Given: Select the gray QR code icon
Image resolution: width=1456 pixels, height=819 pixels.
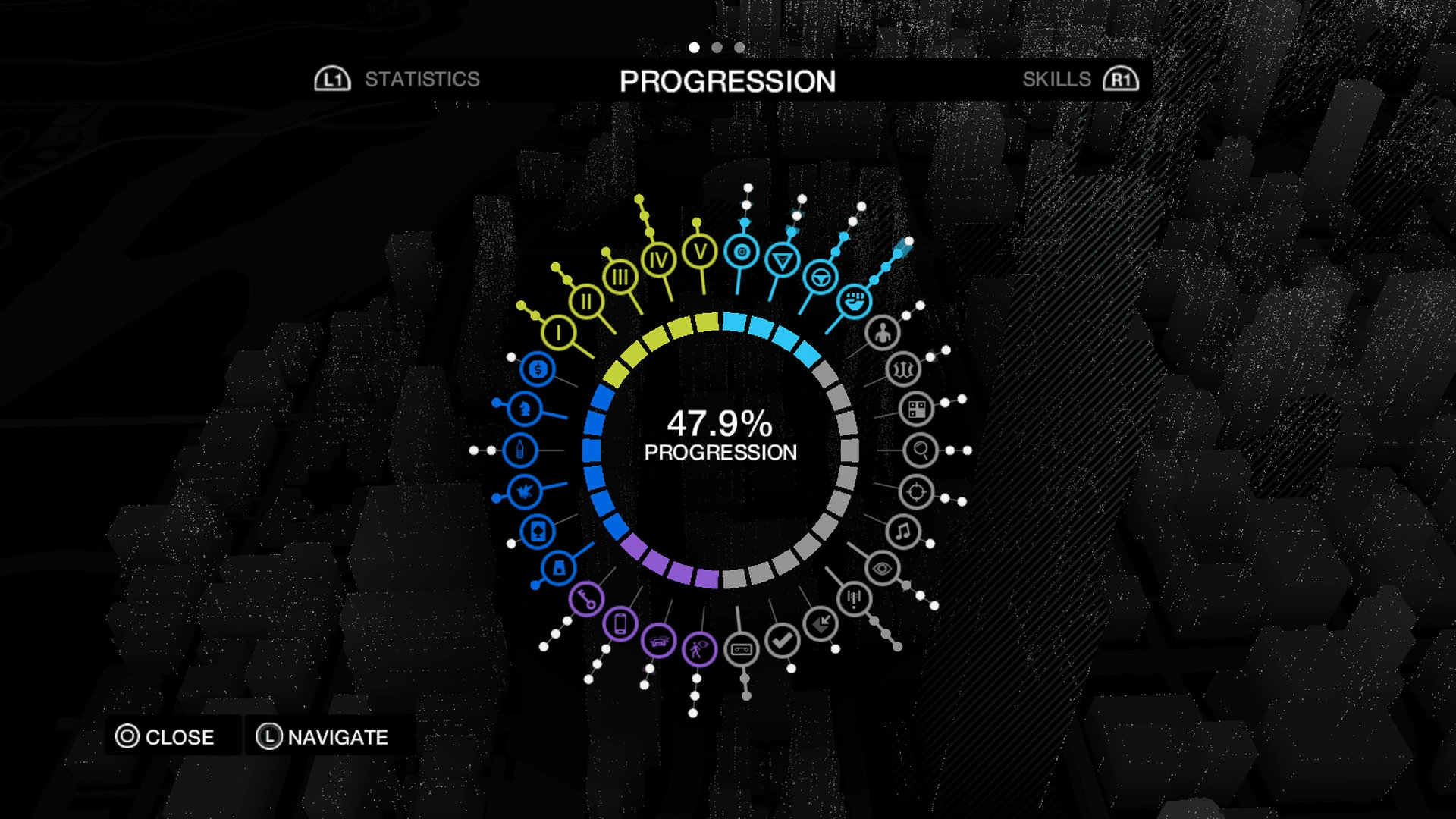Looking at the screenshot, I should pos(917,409).
